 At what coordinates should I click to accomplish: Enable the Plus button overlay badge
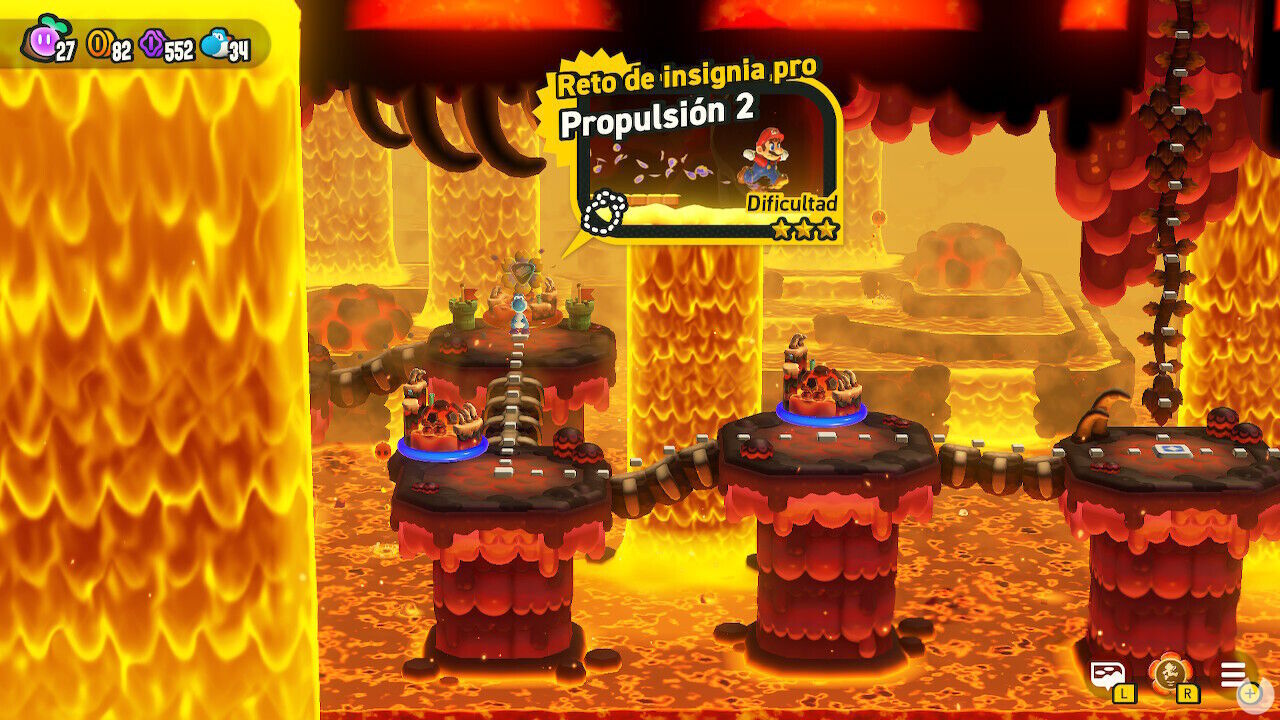(1248, 692)
